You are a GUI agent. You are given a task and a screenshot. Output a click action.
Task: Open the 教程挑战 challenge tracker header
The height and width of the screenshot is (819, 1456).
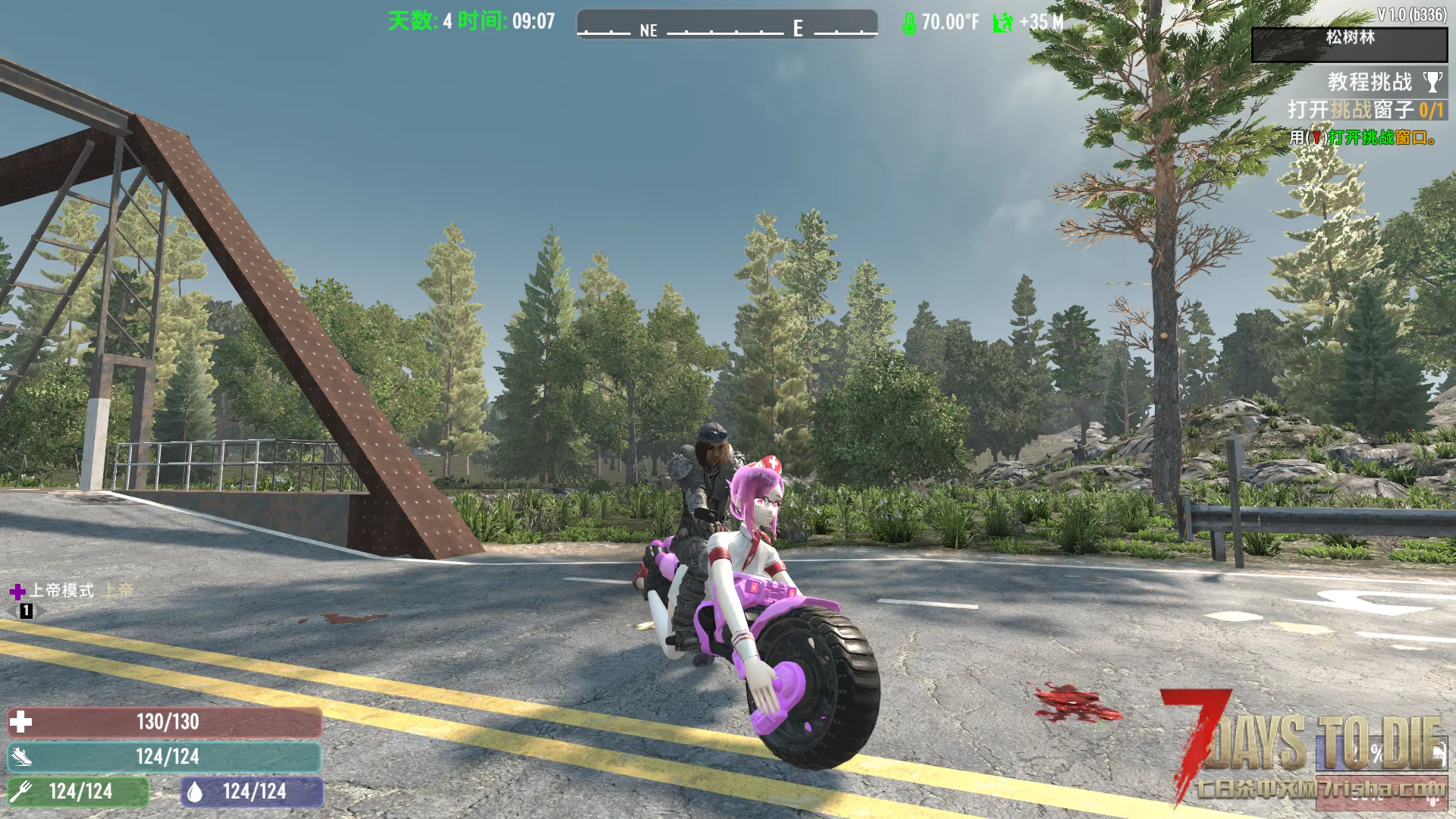pos(1370,82)
